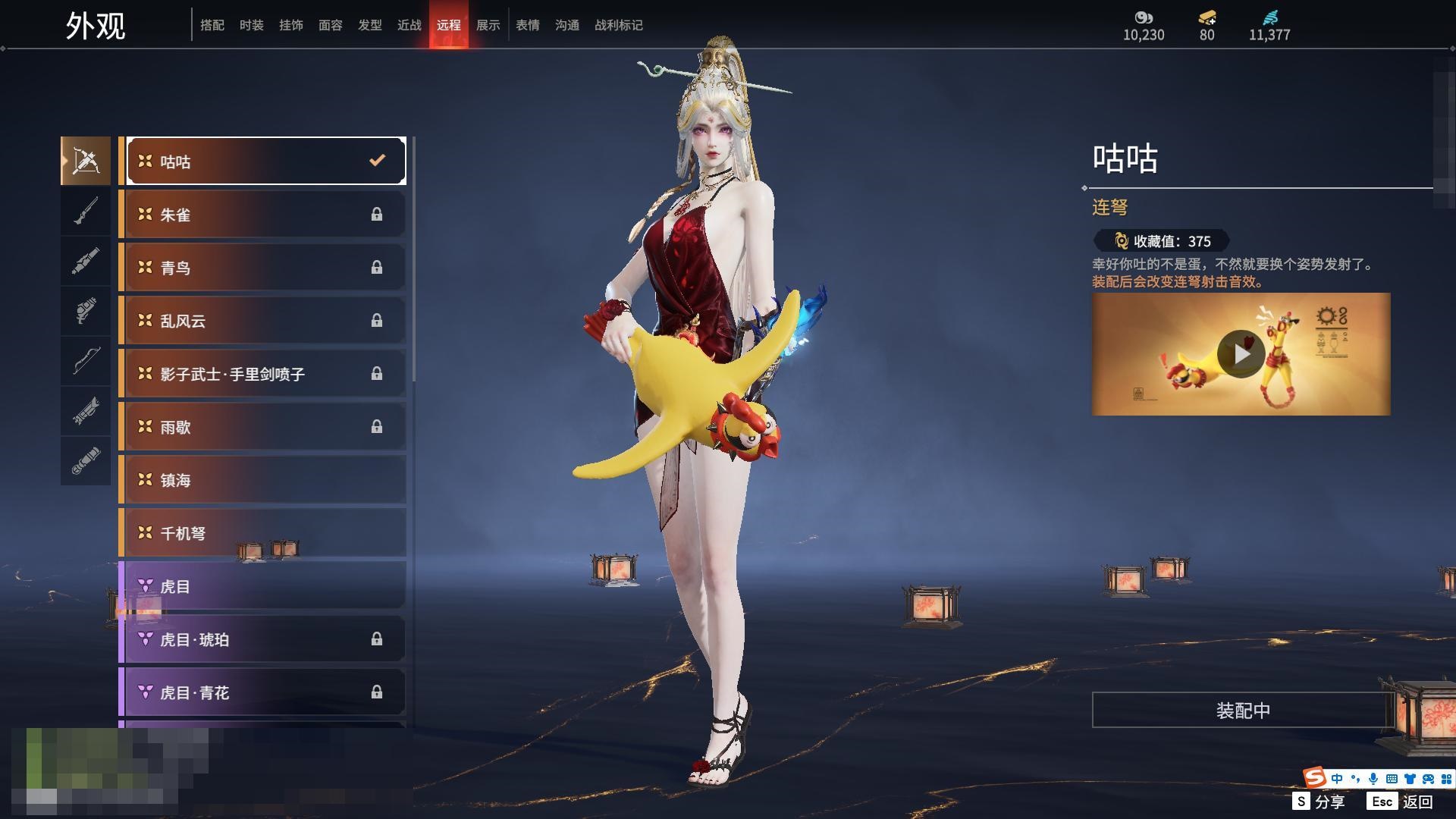Select the musket weapon category icon
This screenshot has height=819, width=1456.
tap(86, 211)
